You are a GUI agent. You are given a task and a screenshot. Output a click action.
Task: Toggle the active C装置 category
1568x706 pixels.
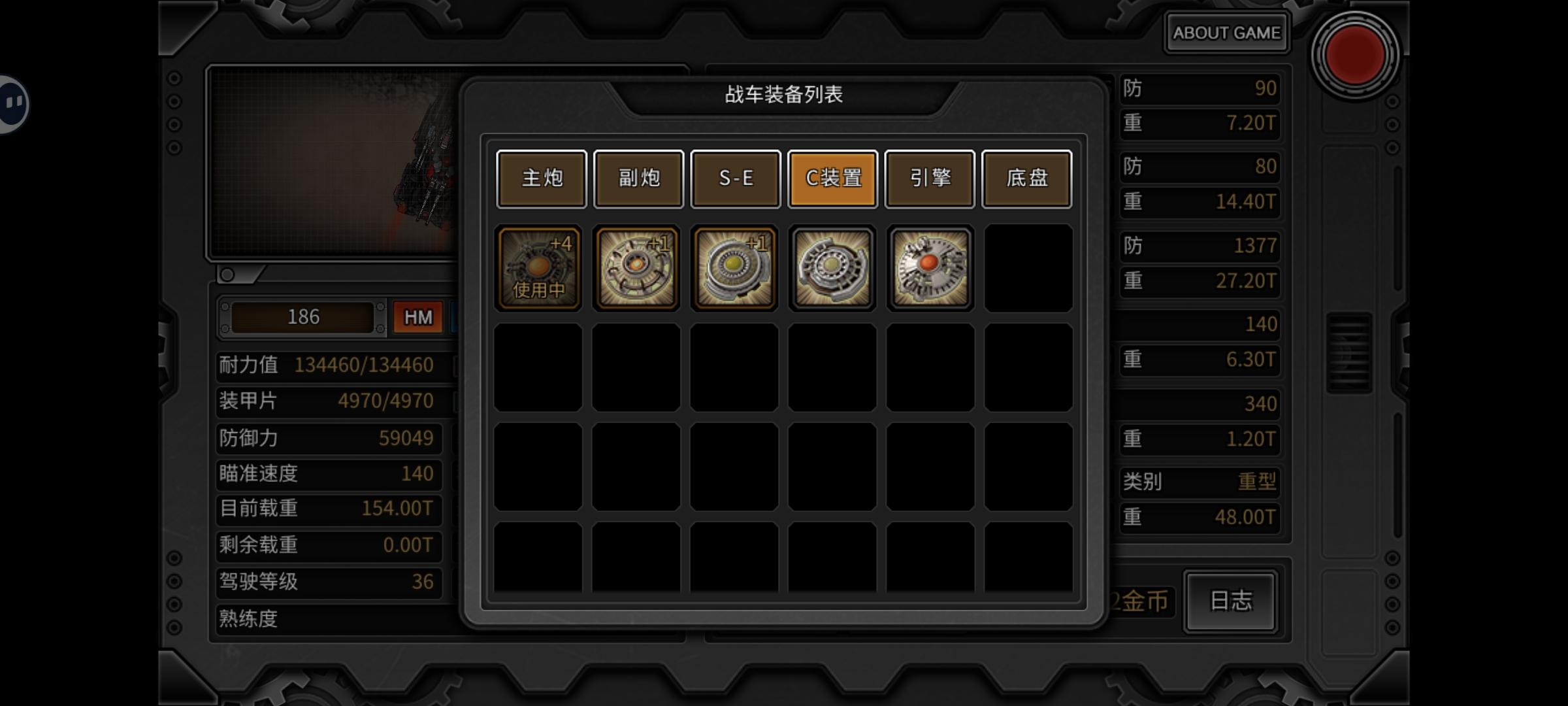(x=832, y=178)
